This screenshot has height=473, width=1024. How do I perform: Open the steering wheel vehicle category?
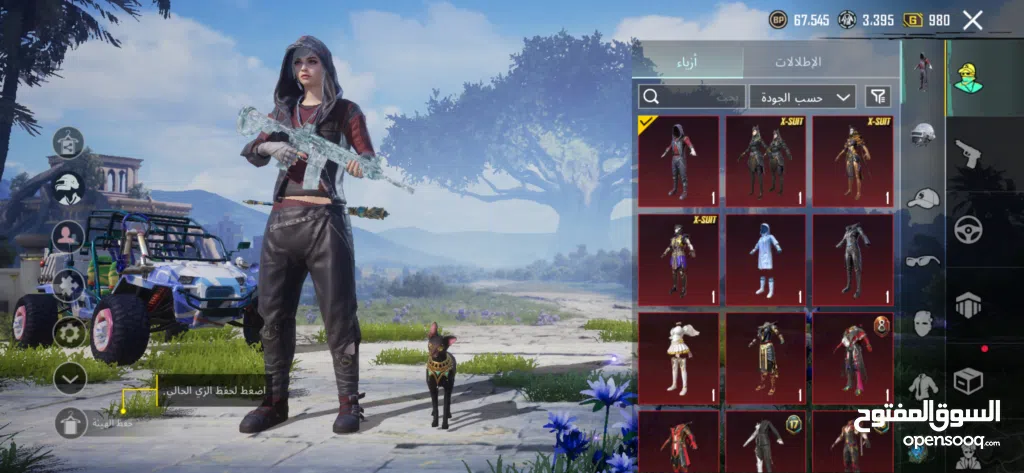click(x=967, y=229)
